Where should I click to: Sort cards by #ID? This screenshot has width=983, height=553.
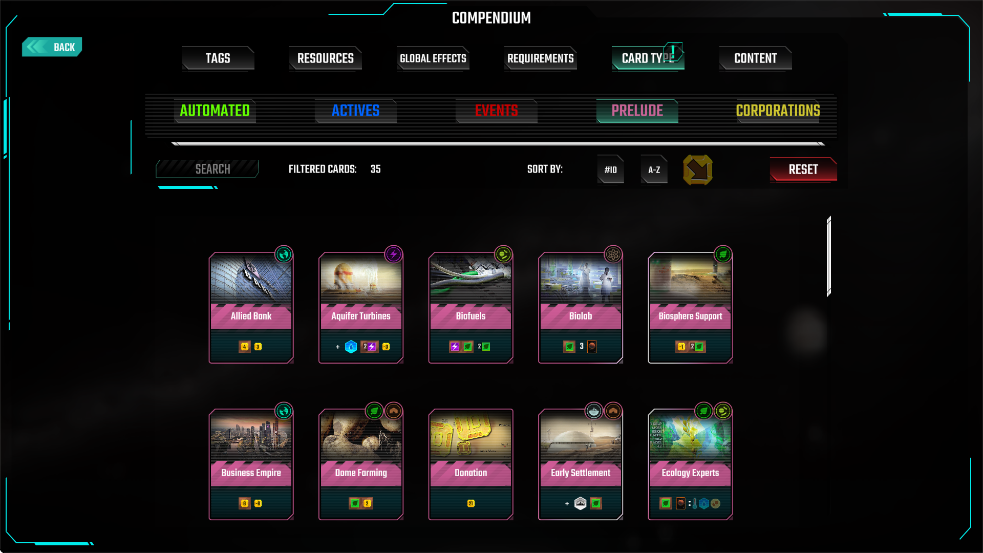click(611, 170)
